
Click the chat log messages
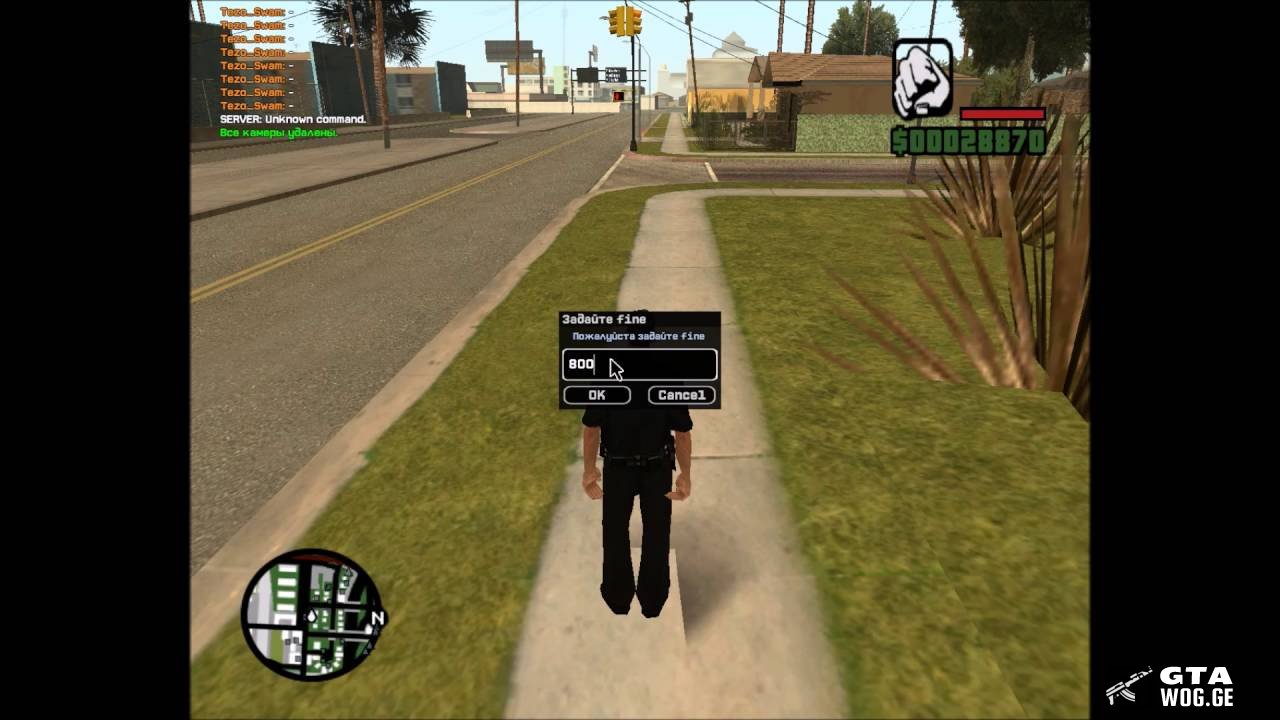280,72
